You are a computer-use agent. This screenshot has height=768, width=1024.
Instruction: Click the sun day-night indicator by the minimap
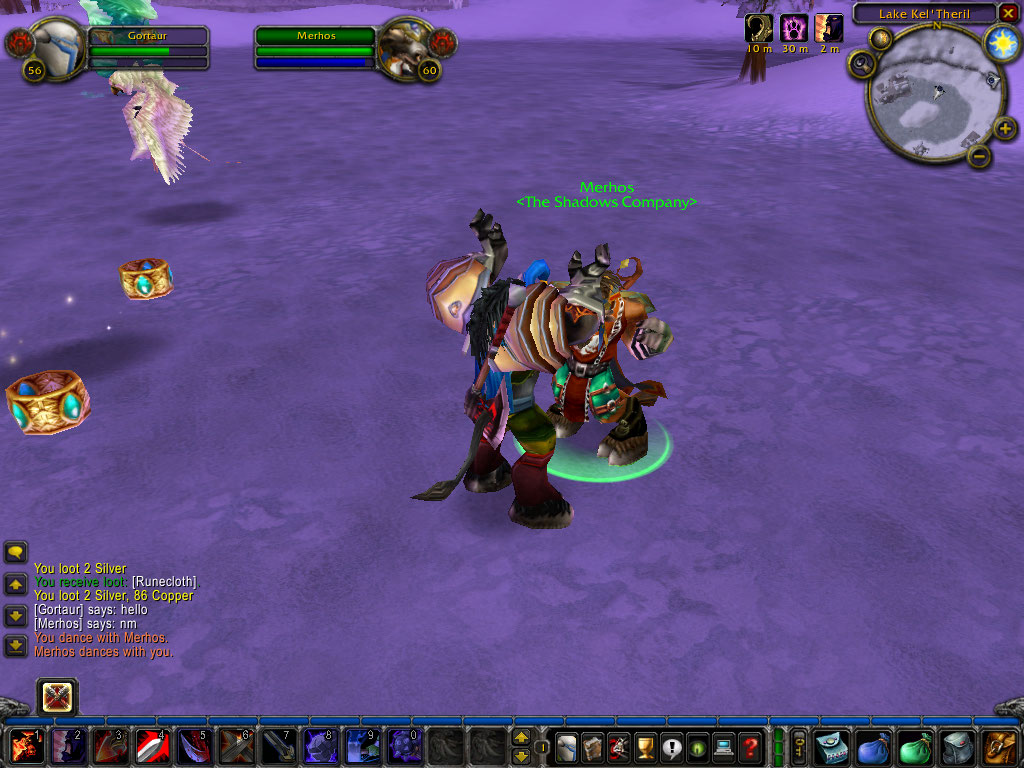[1000, 42]
